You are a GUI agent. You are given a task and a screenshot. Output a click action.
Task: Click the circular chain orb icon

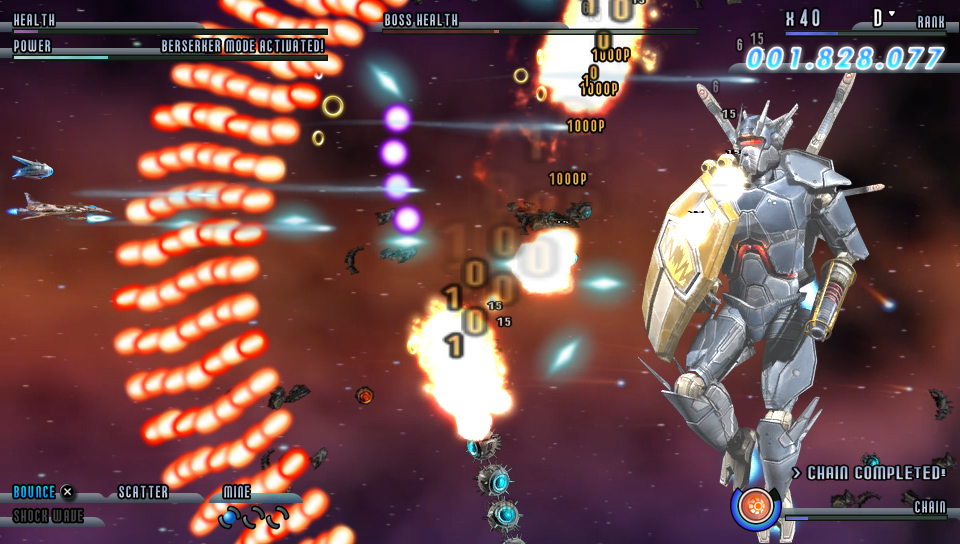click(756, 507)
